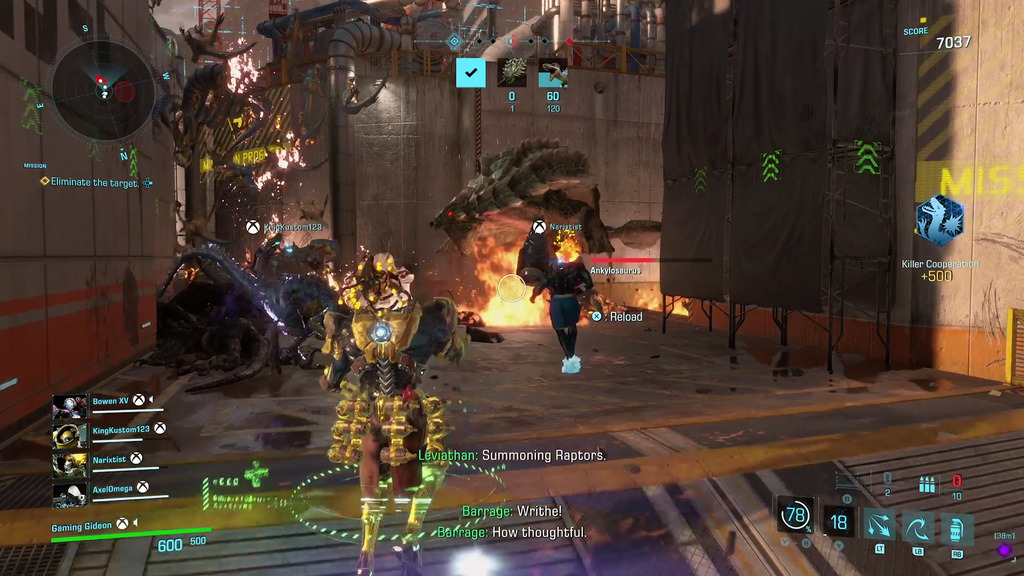Click the purple waypoint distance marker
This screenshot has width=1024, height=576.
pos(1004,550)
